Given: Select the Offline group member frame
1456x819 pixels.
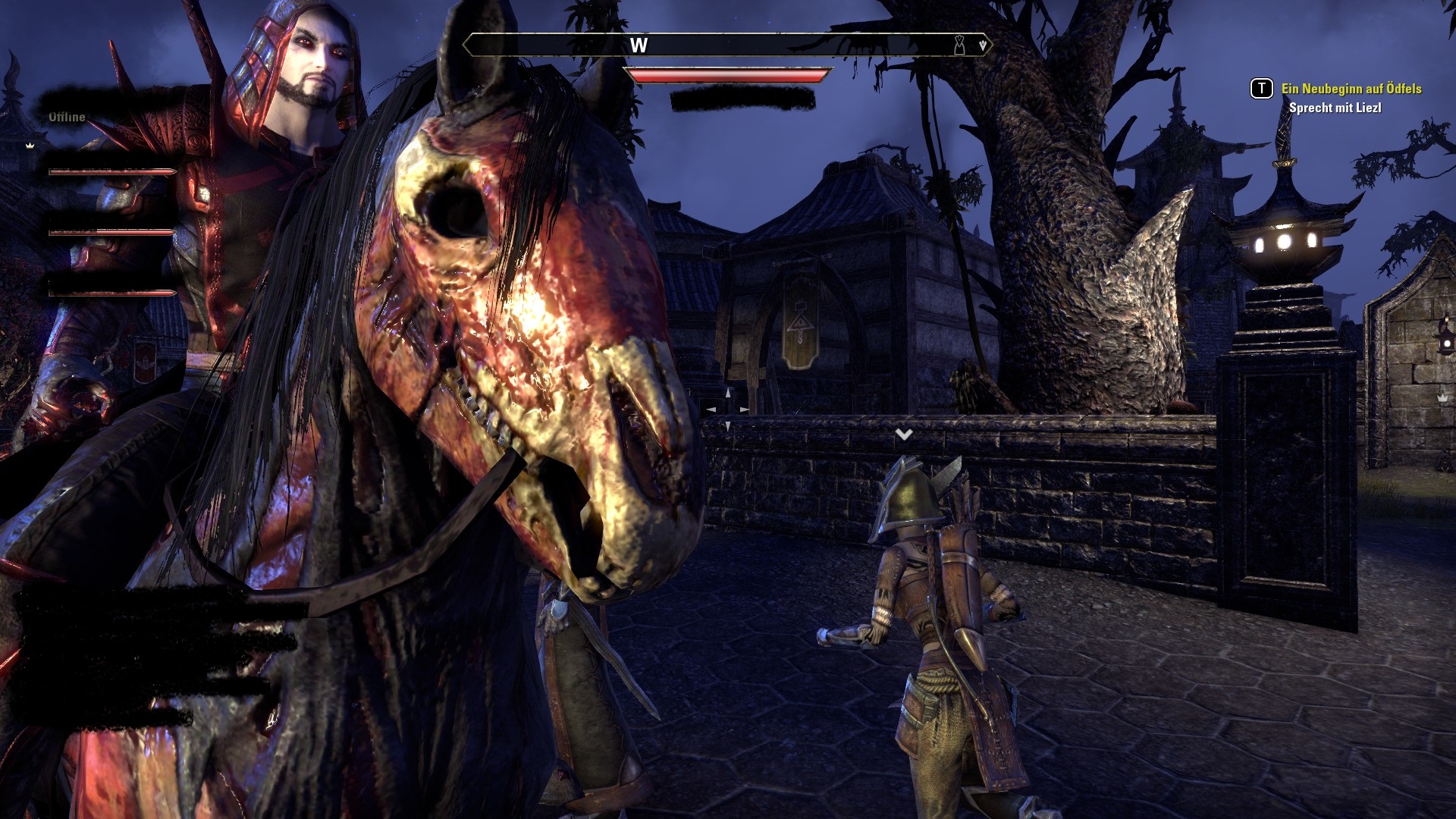Looking at the screenshot, I should coord(67,117).
